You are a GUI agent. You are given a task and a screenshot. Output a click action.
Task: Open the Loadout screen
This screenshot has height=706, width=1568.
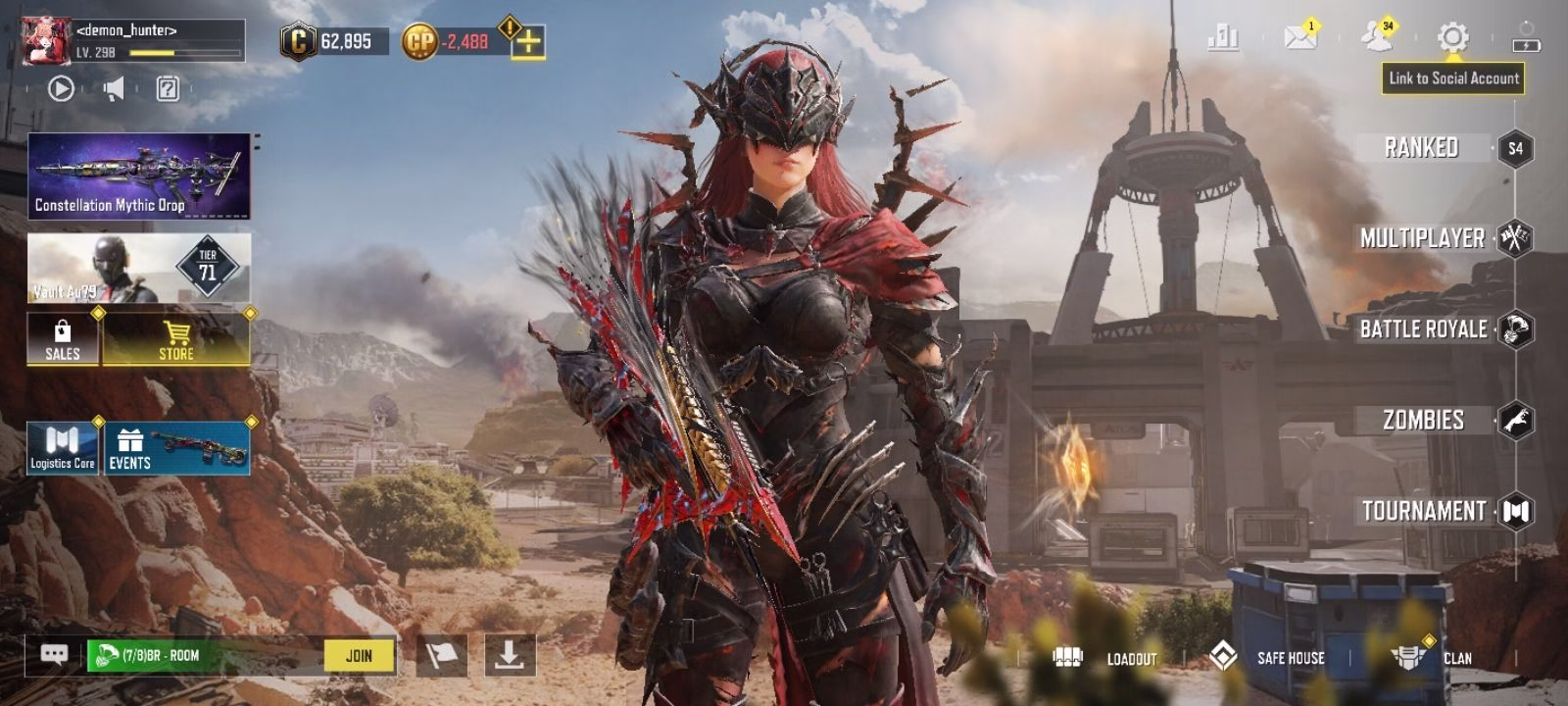pyautogui.click(x=1105, y=658)
